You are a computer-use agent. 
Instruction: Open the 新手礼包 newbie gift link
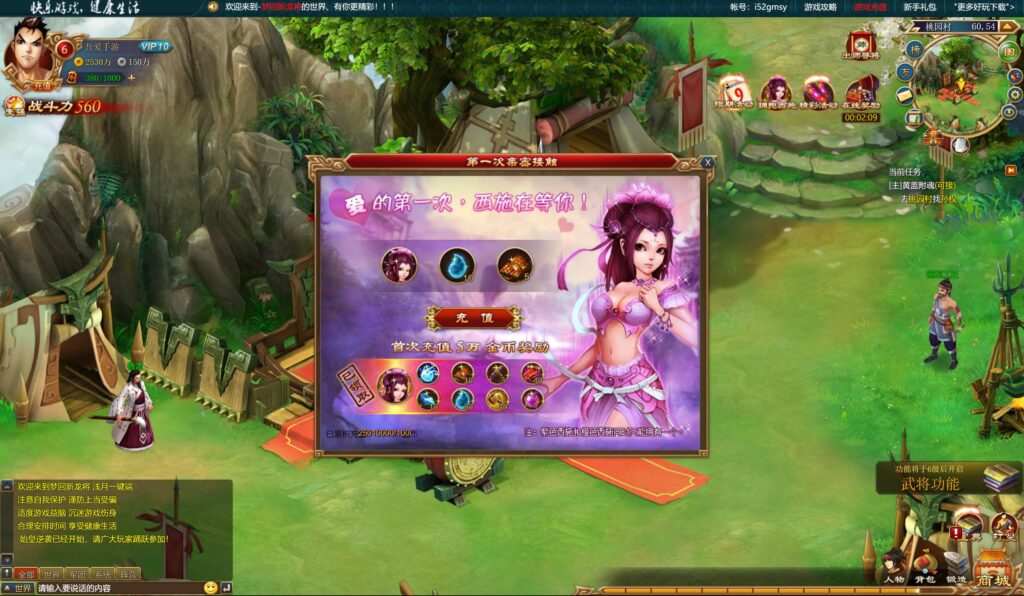(919, 7)
